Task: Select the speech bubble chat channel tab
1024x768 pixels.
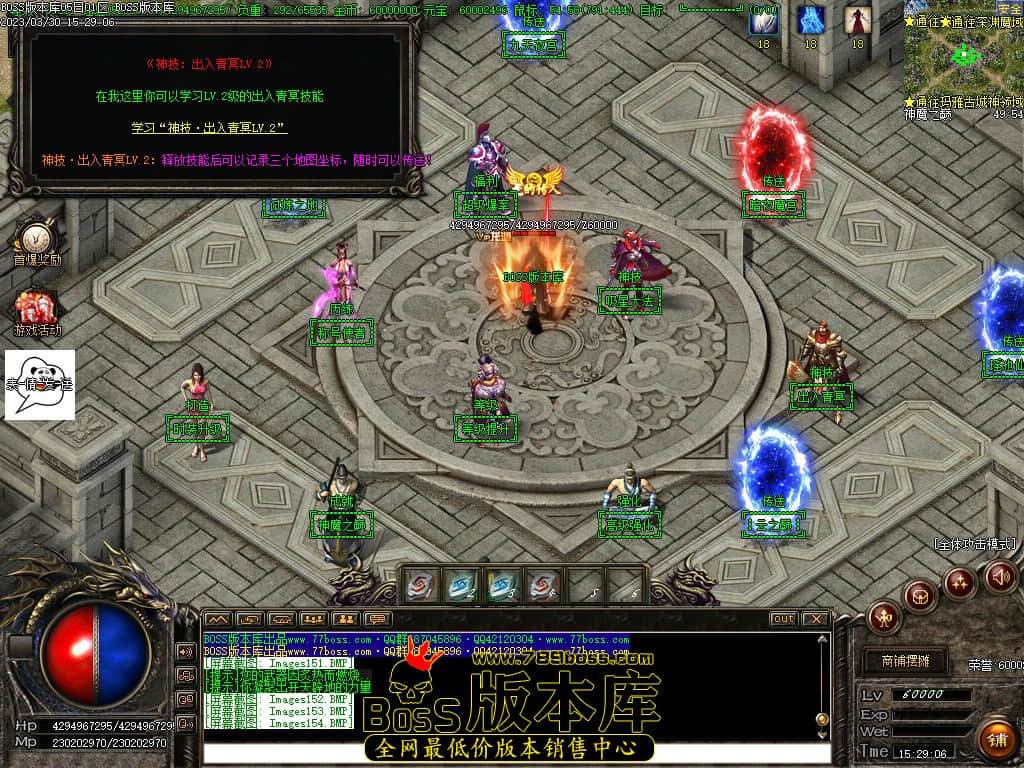Action: pos(377,619)
